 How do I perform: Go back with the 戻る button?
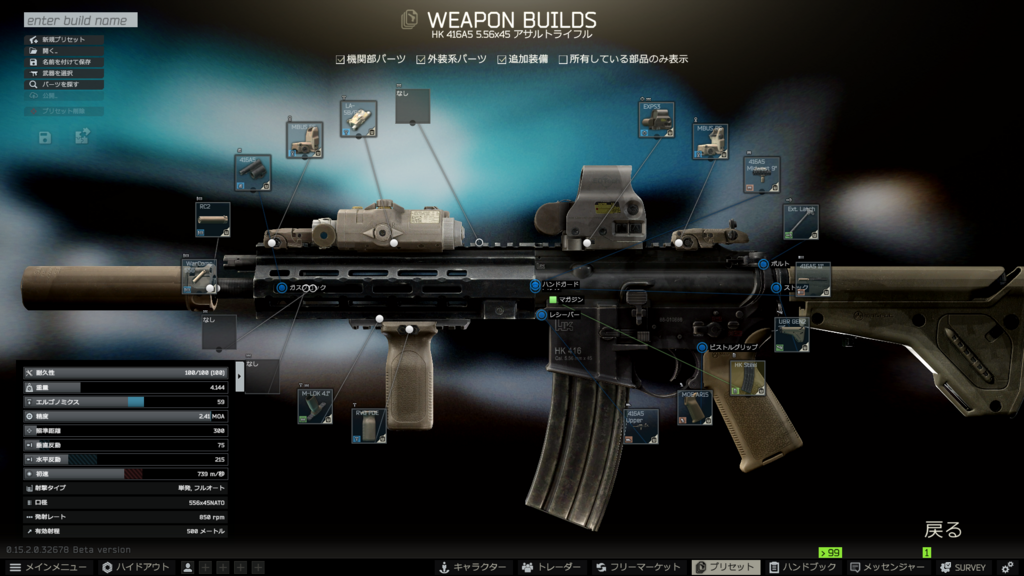pyautogui.click(x=942, y=529)
